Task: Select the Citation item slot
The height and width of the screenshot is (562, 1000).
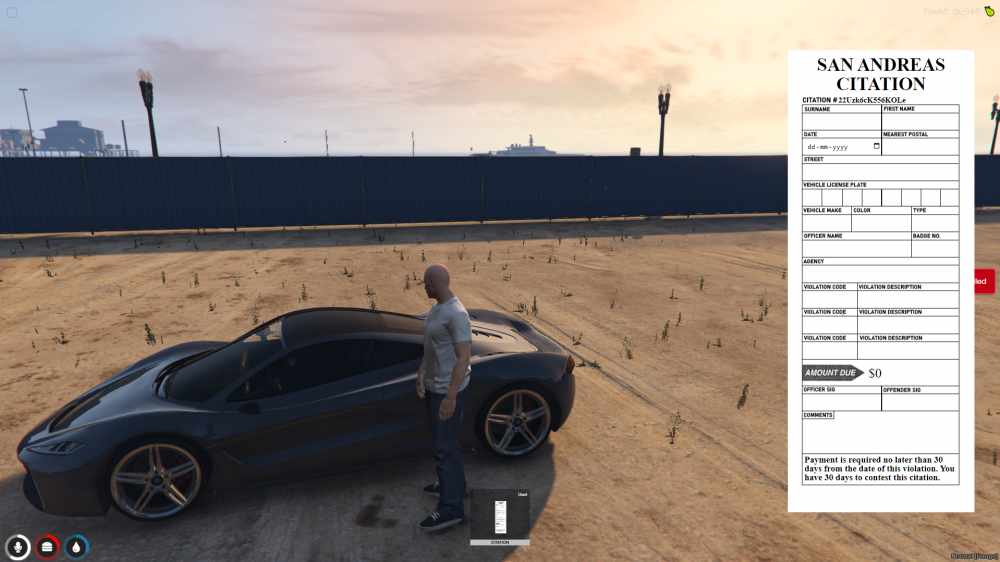Action: coord(500,516)
